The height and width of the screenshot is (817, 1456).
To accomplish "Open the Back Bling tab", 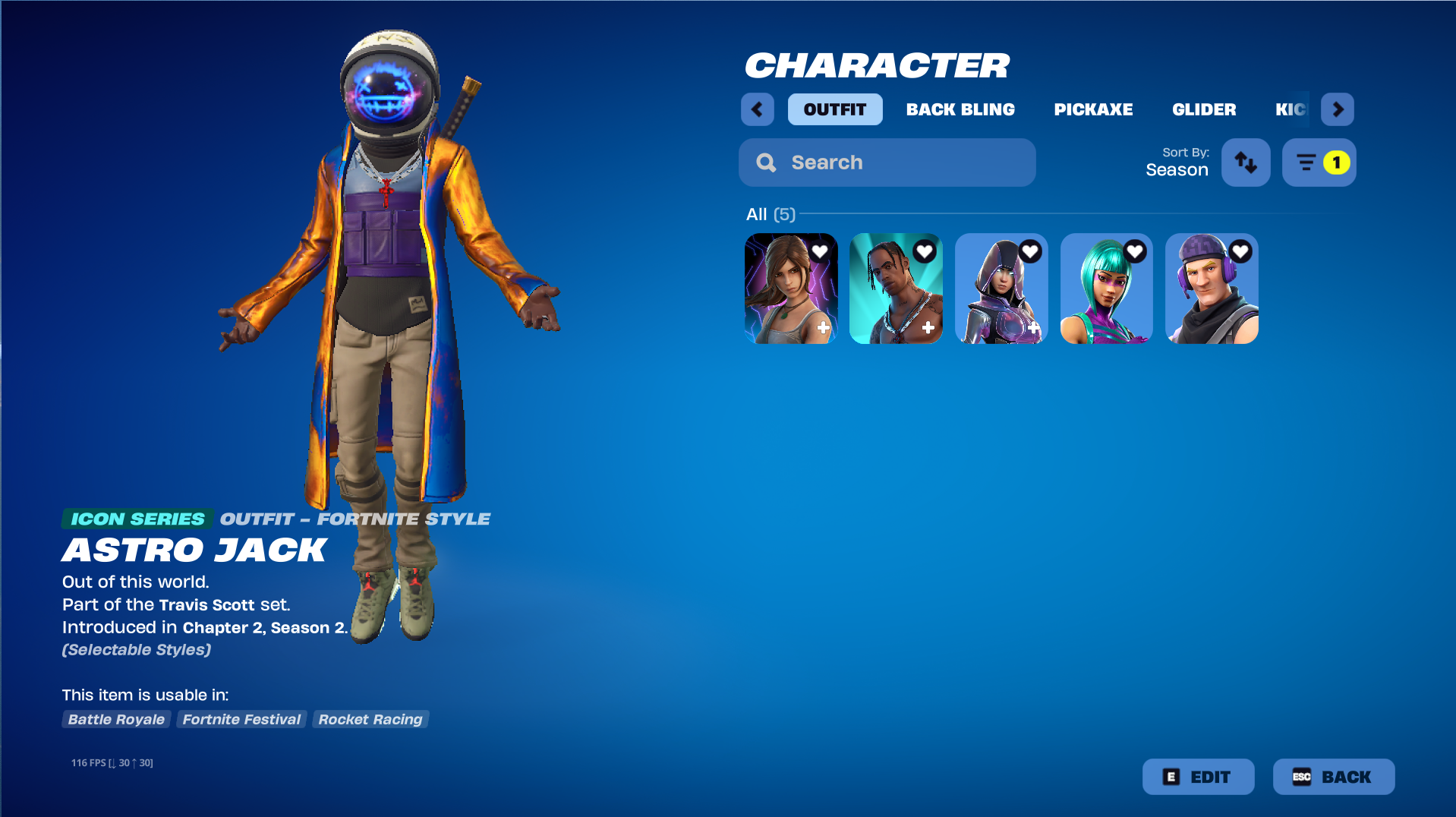I will [960, 109].
